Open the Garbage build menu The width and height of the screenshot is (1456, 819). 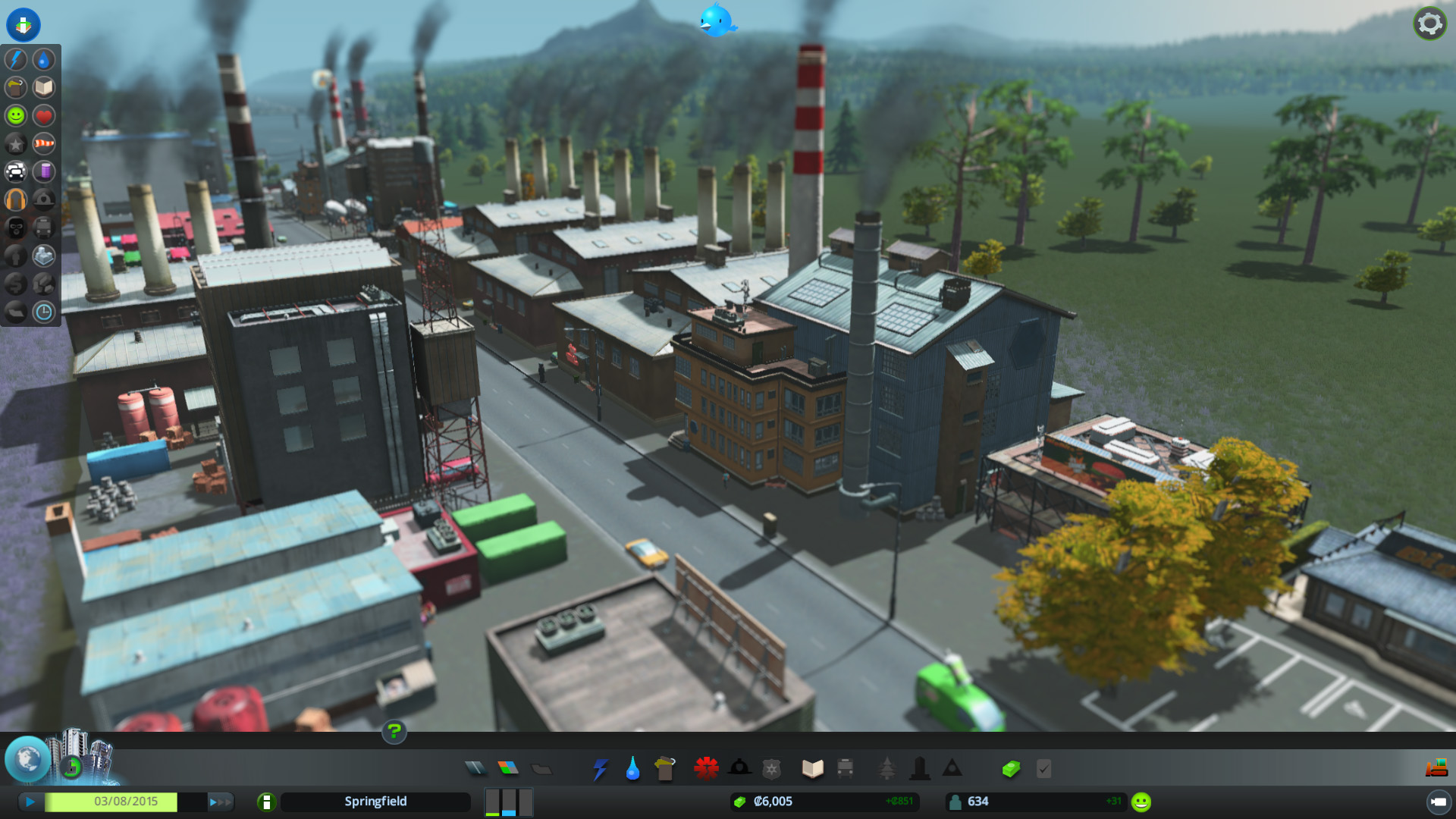click(665, 769)
